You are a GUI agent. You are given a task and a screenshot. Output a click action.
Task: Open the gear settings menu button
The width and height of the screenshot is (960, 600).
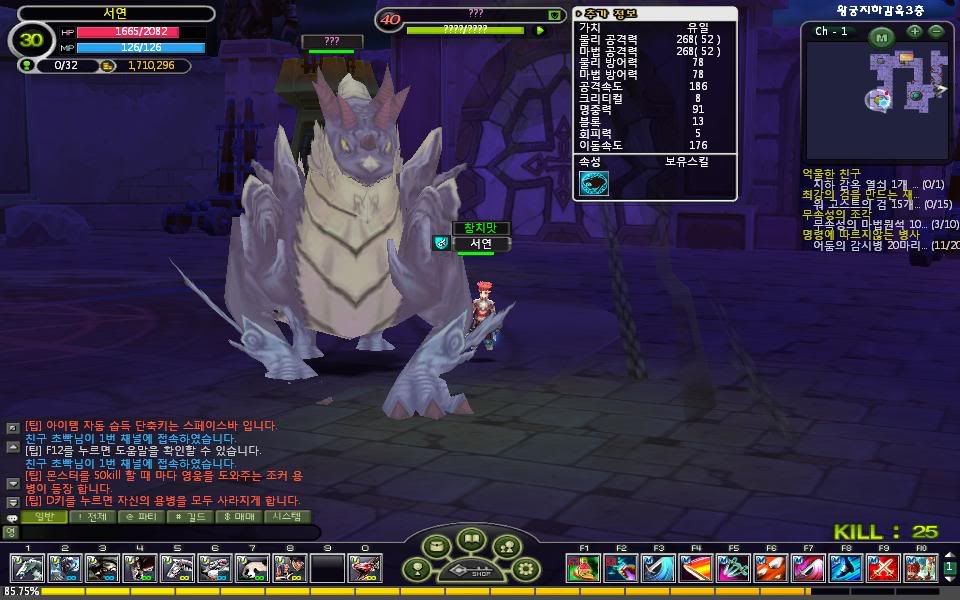point(526,570)
